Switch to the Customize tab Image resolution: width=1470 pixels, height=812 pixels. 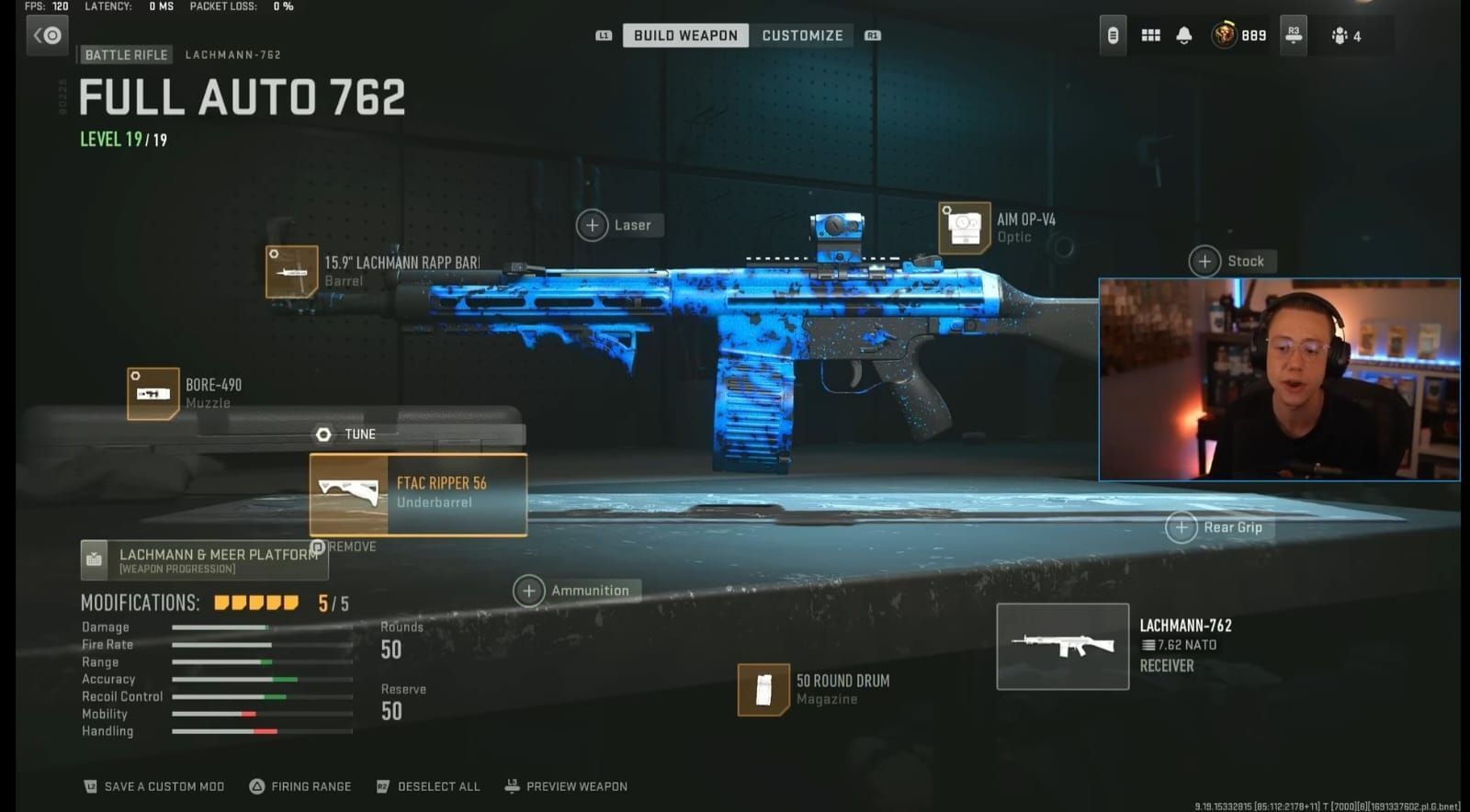tap(802, 35)
